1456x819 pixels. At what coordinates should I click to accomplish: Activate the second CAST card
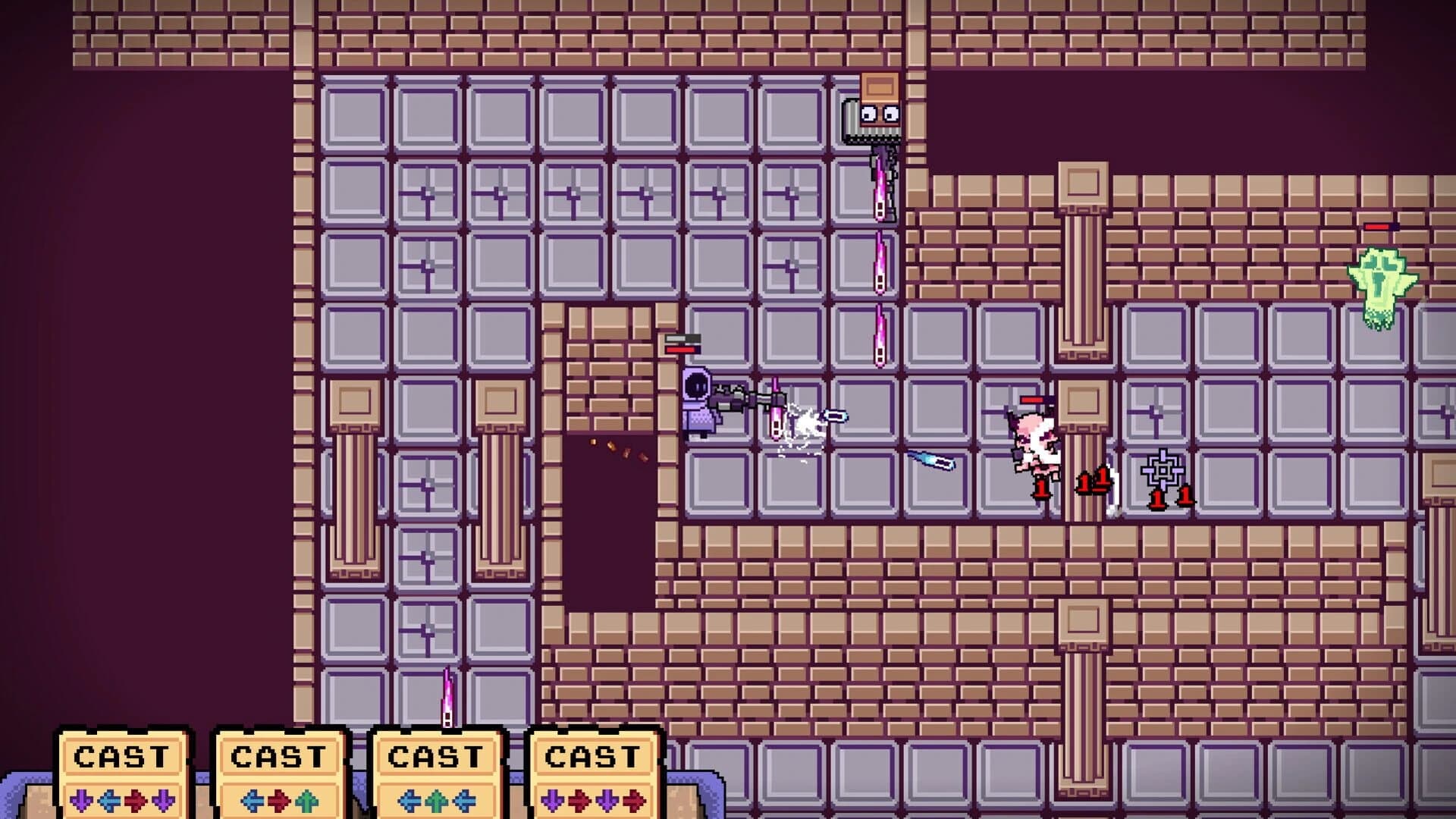(x=281, y=756)
